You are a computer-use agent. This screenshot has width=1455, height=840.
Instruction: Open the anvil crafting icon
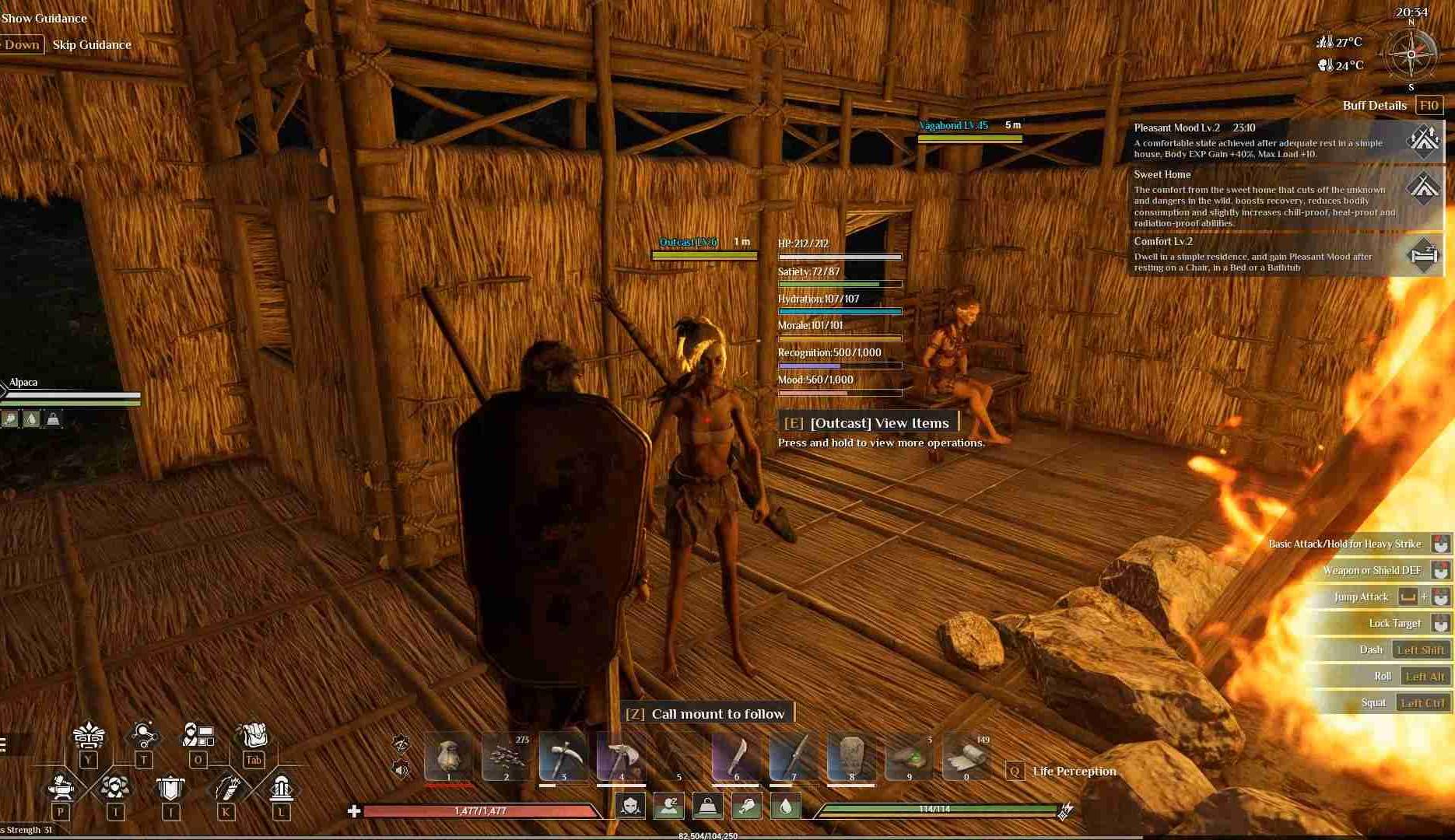click(61, 789)
